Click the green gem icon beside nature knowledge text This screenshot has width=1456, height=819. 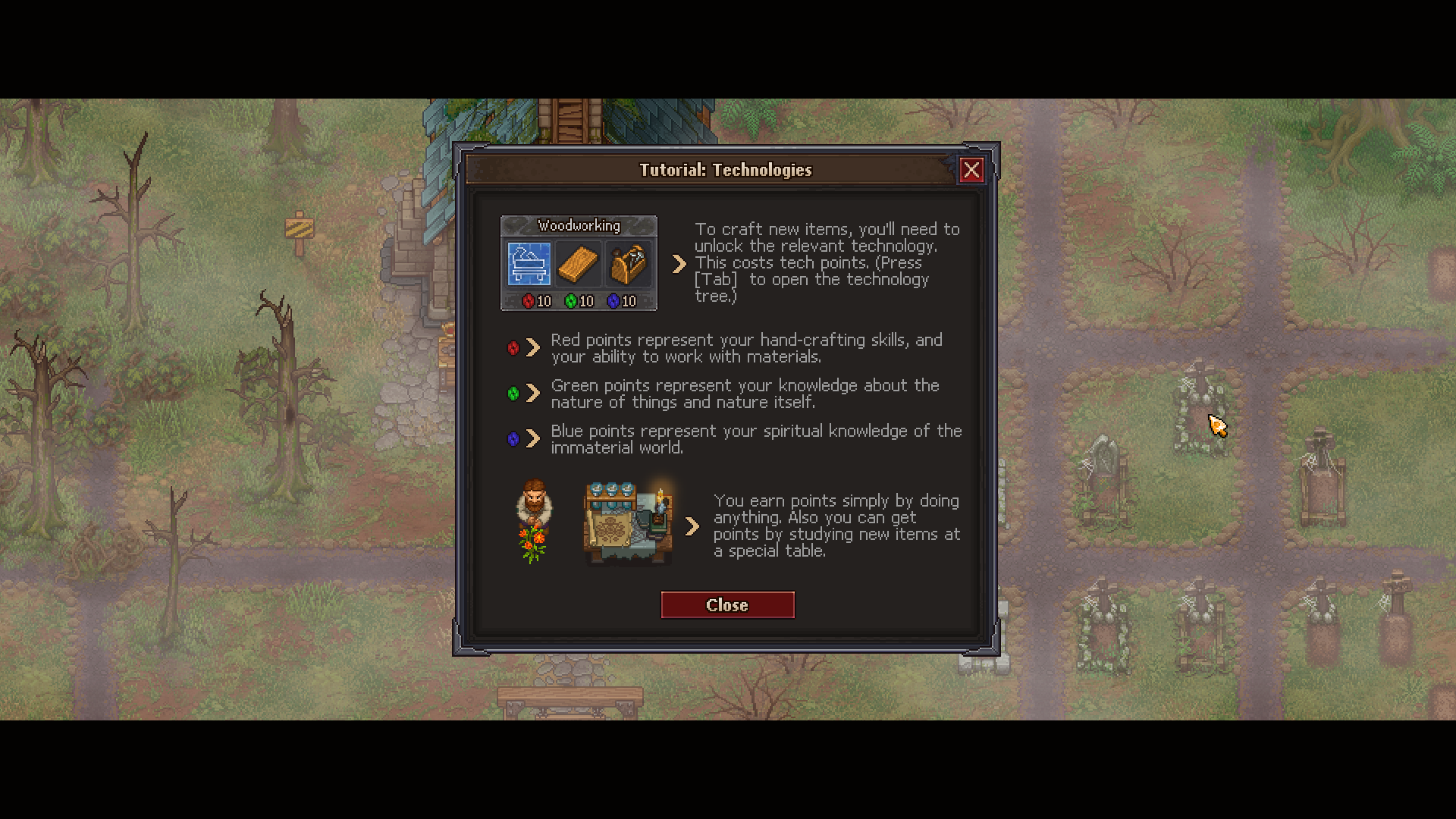click(512, 394)
